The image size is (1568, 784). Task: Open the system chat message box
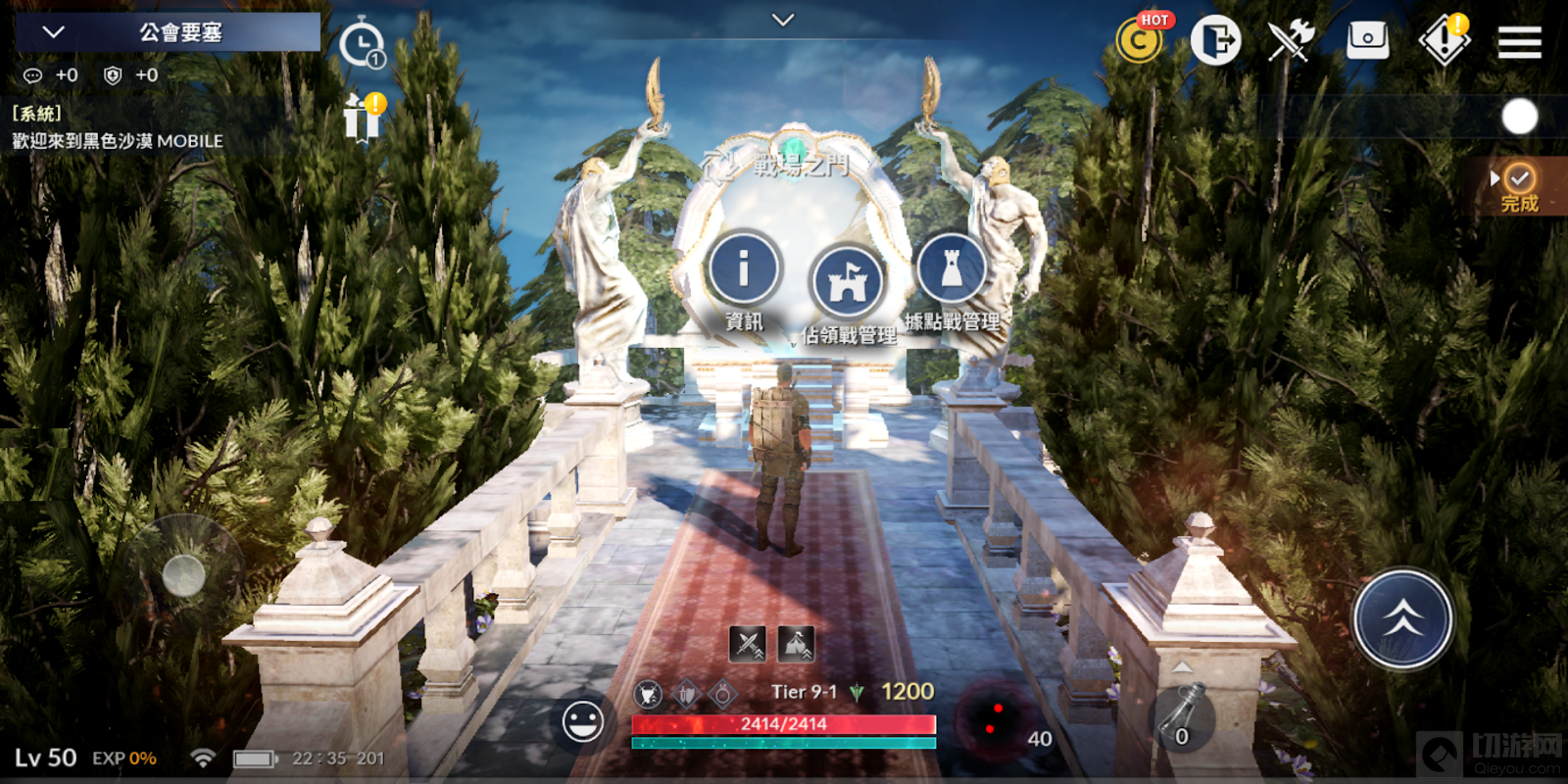(118, 128)
